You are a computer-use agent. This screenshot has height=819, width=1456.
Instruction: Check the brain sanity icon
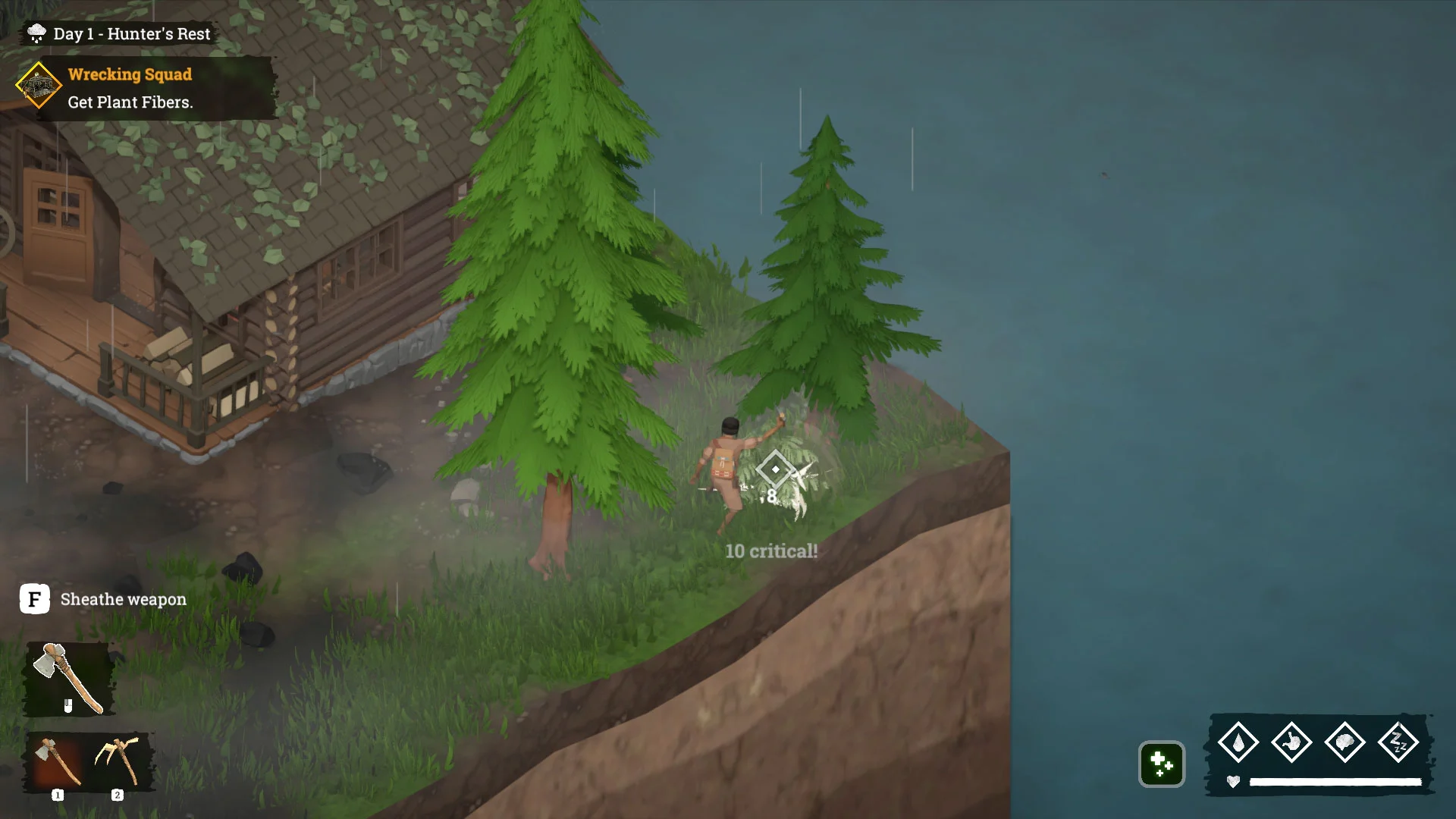point(1345,742)
